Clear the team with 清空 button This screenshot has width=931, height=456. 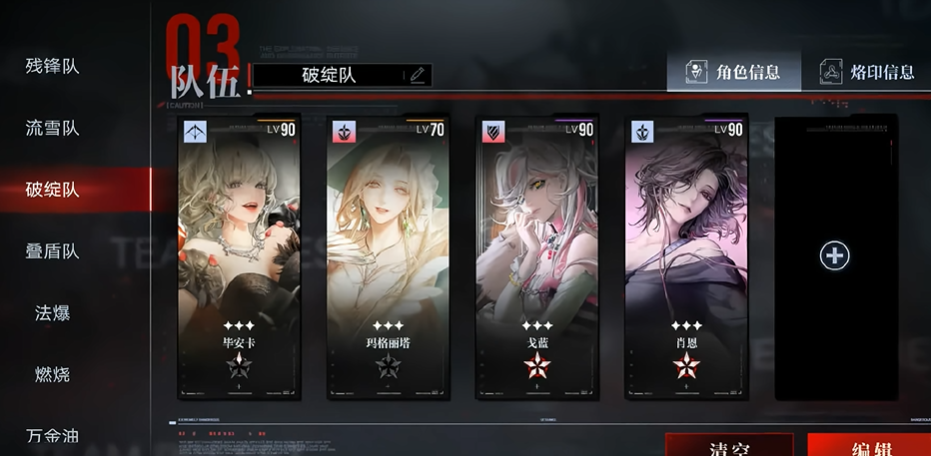coord(730,446)
